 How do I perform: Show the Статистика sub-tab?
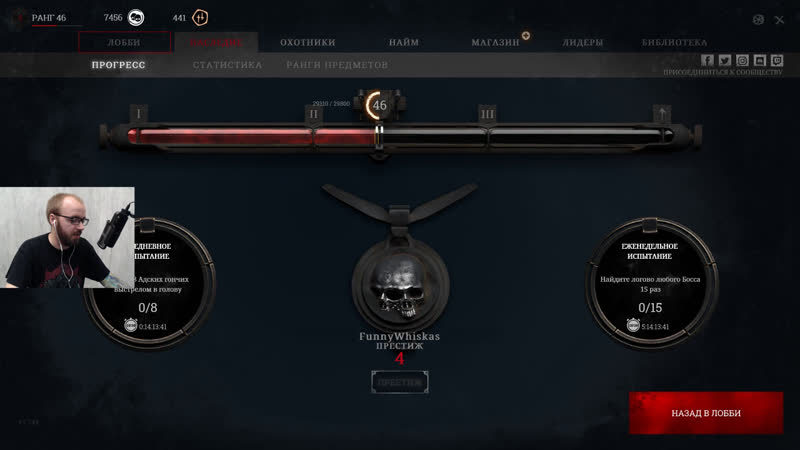coord(227,65)
